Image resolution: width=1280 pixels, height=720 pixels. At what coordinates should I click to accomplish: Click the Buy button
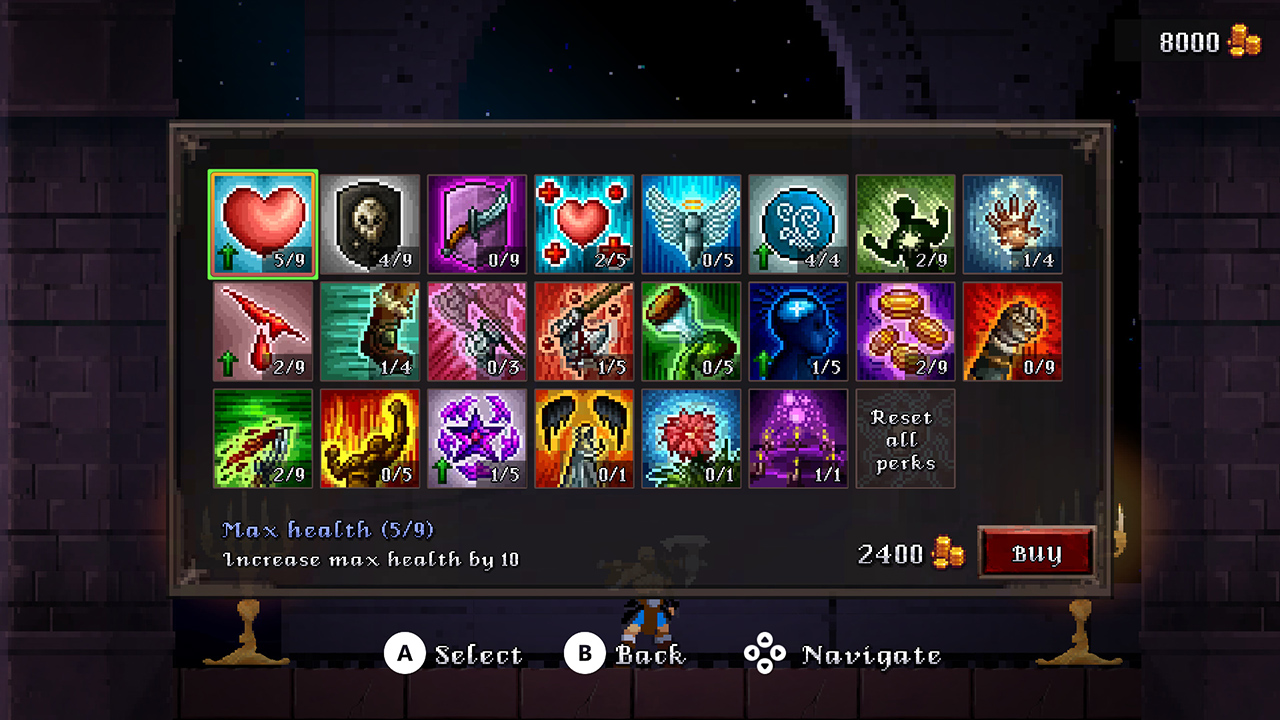tap(1037, 551)
